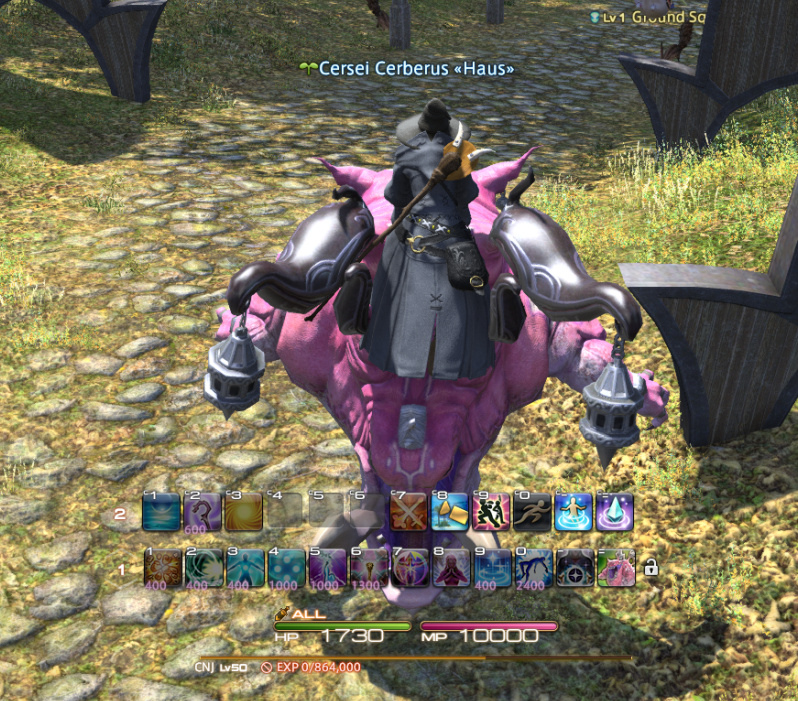
Task: Use the Return teleport ability icon
Action: (x=574, y=512)
